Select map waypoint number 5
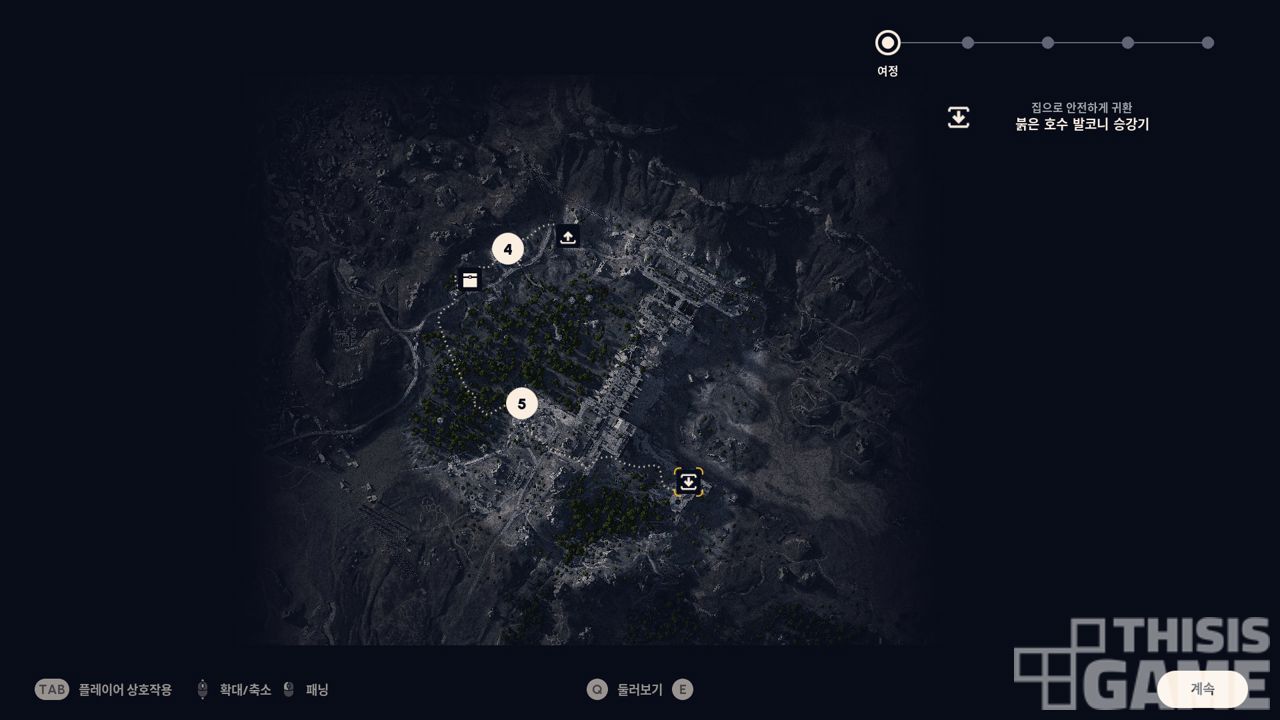The height and width of the screenshot is (720, 1280). [x=522, y=404]
